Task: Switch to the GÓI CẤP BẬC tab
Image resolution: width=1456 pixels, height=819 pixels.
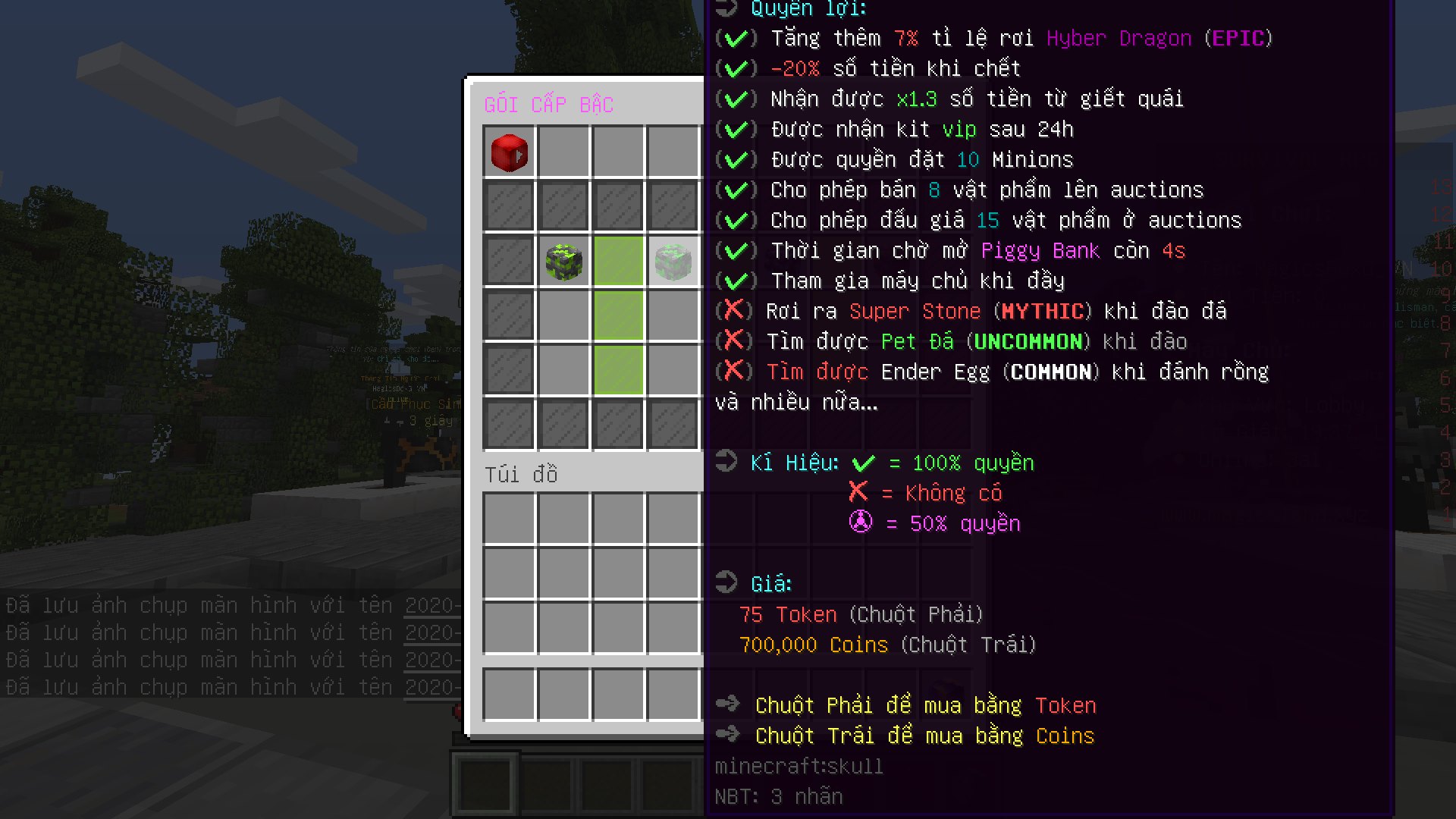Action: pos(548,104)
